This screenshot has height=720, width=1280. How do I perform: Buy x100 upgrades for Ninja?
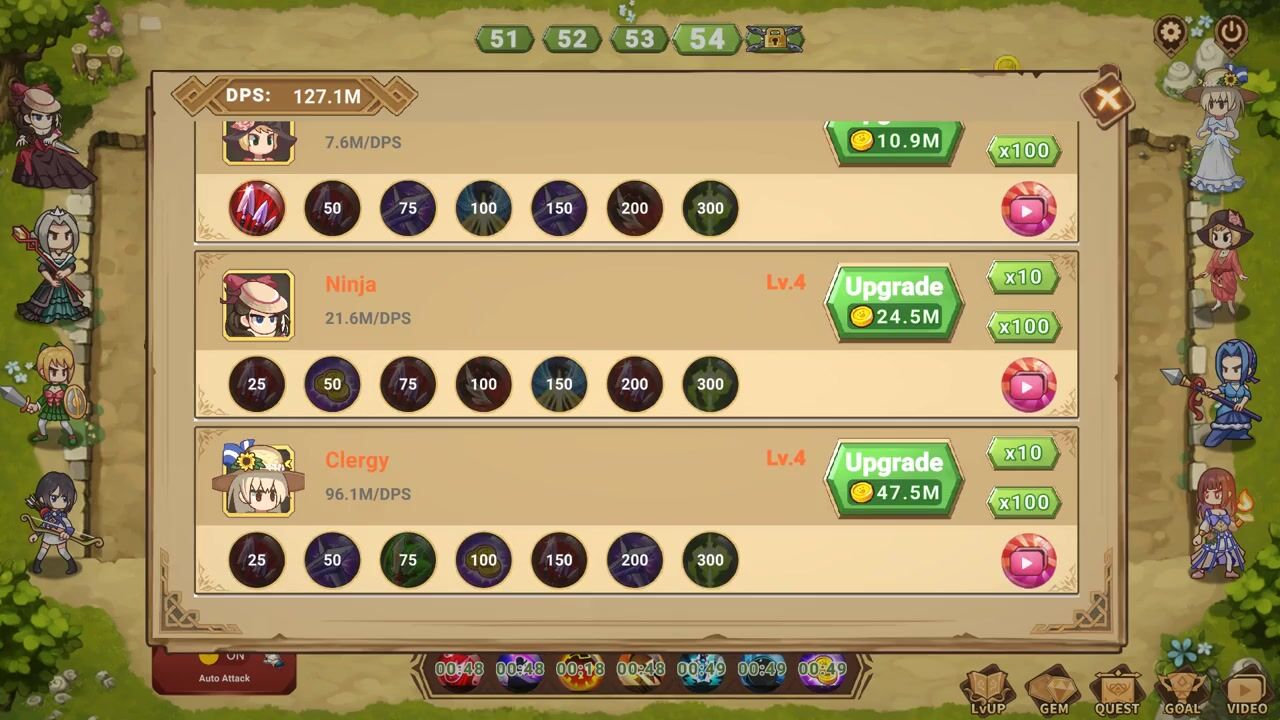pos(1023,326)
